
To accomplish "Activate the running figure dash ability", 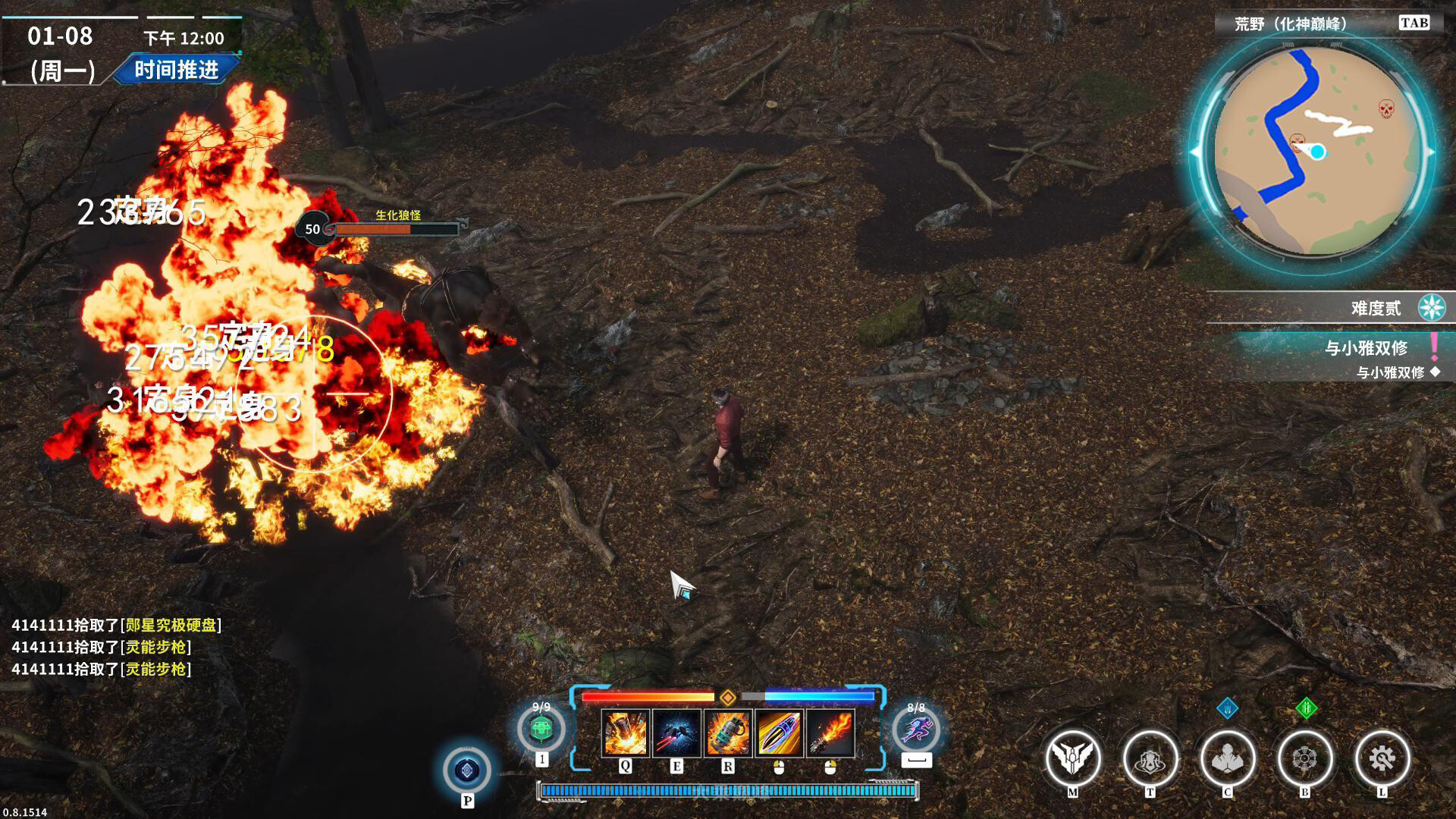I will tap(916, 730).
